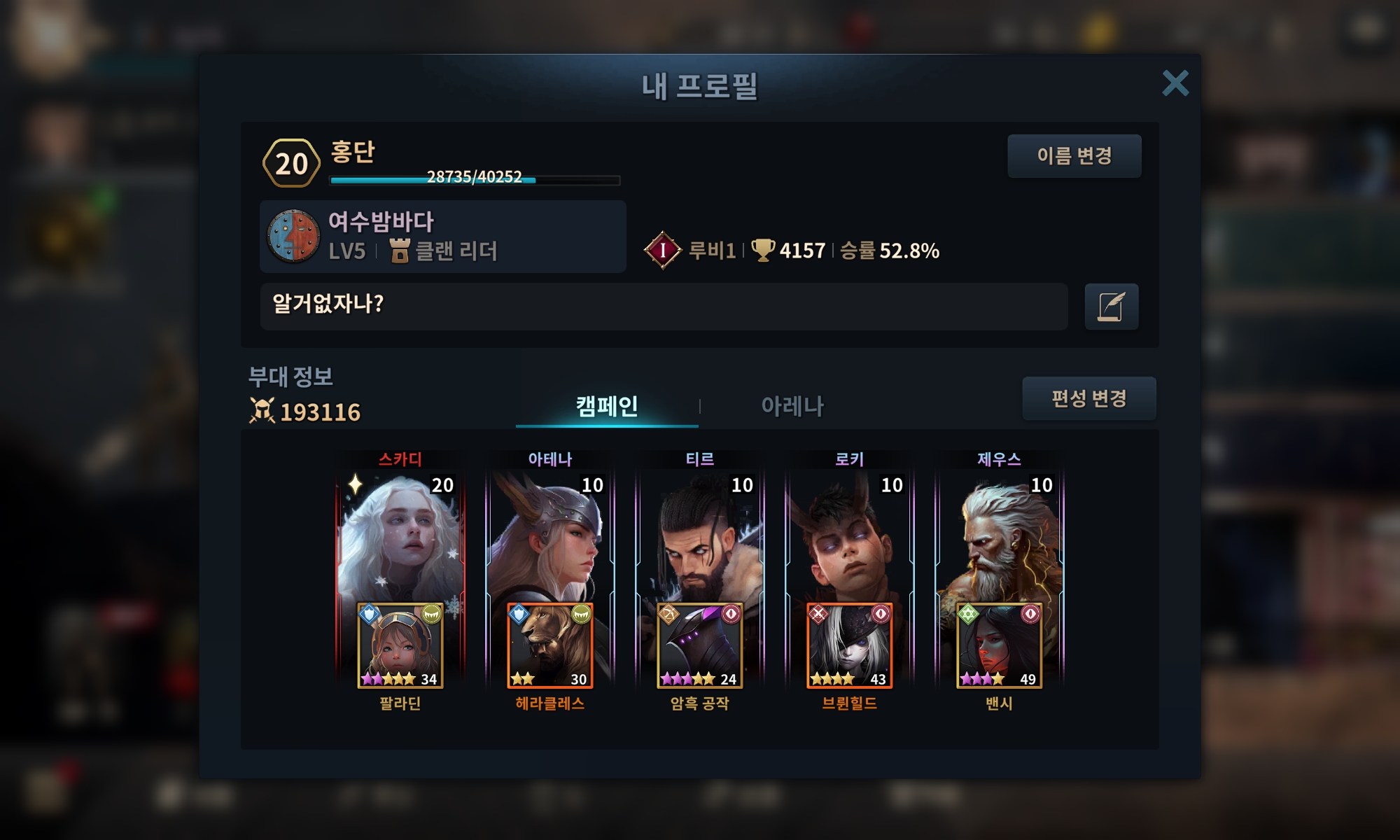Open the 여수밤바다 clan panel
This screenshot has height=840, width=1400.
(442, 237)
